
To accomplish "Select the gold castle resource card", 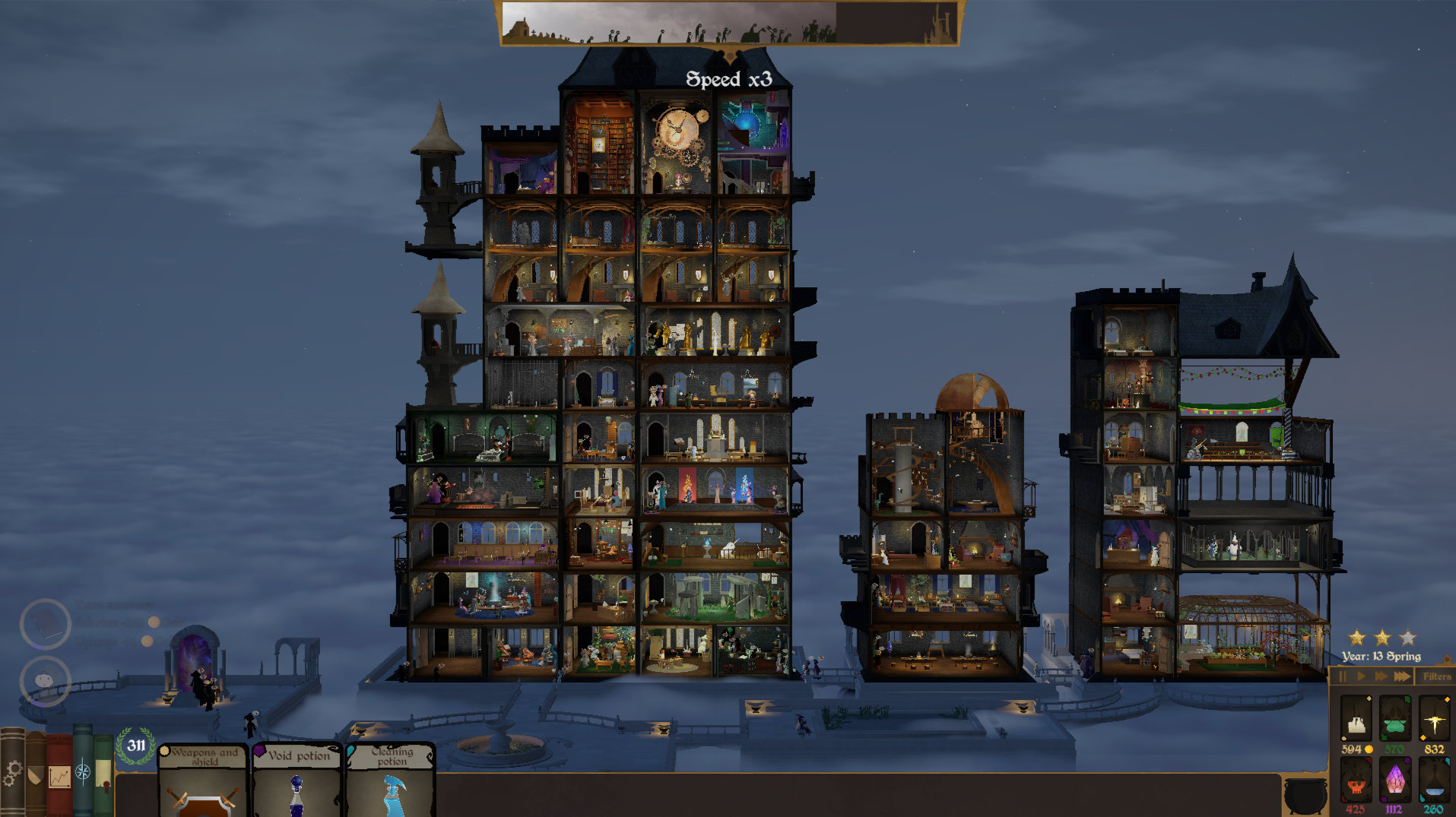I will 1356,719.
